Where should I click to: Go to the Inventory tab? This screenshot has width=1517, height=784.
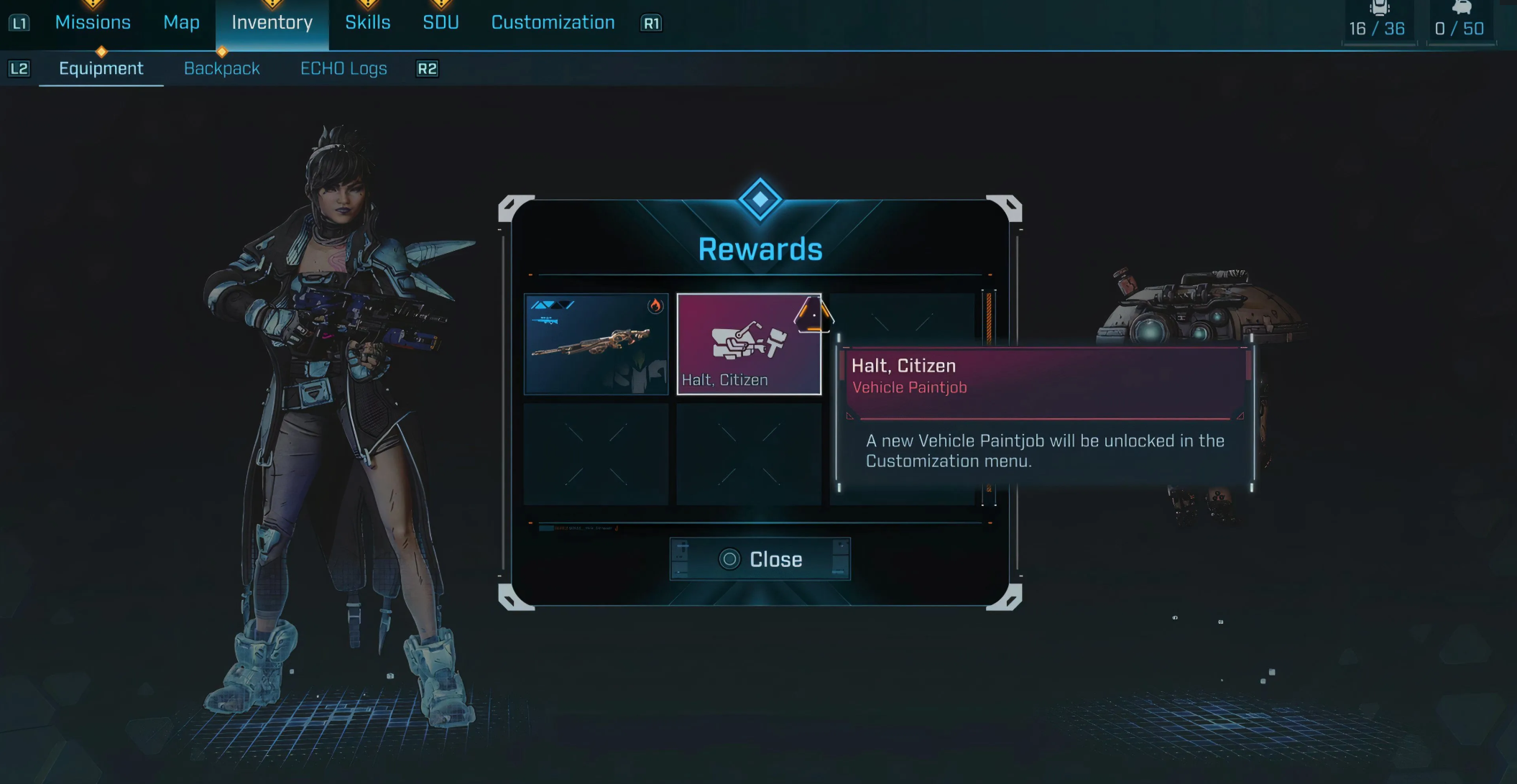[272, 22]
